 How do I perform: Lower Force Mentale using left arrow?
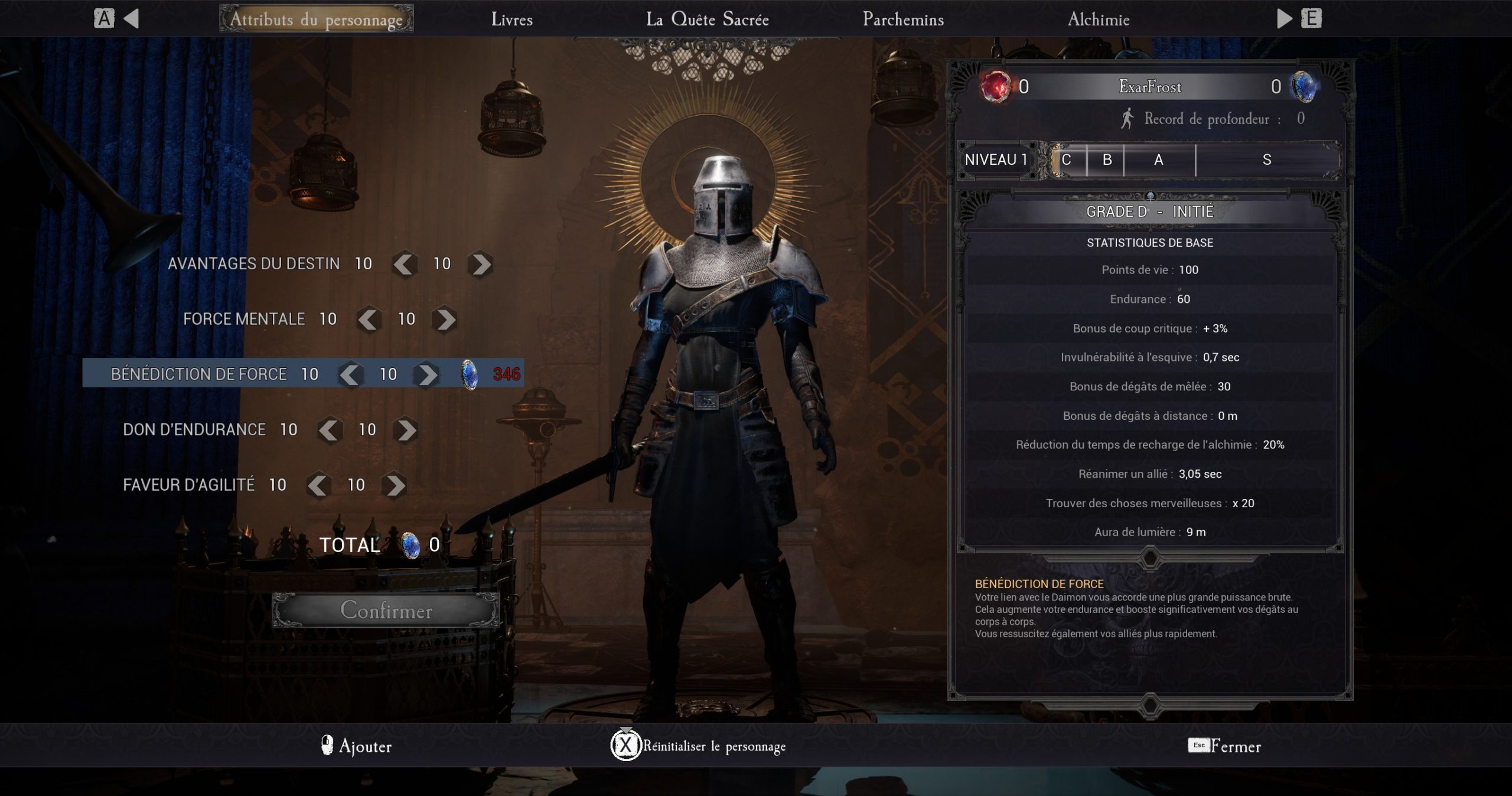(x=369, y=319)
